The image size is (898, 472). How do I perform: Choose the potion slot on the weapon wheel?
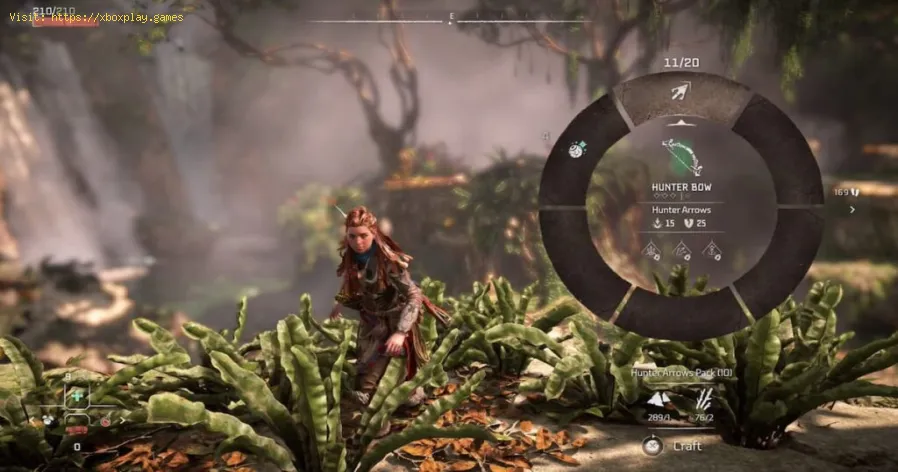pyautogui.click(x=577, y=149)
